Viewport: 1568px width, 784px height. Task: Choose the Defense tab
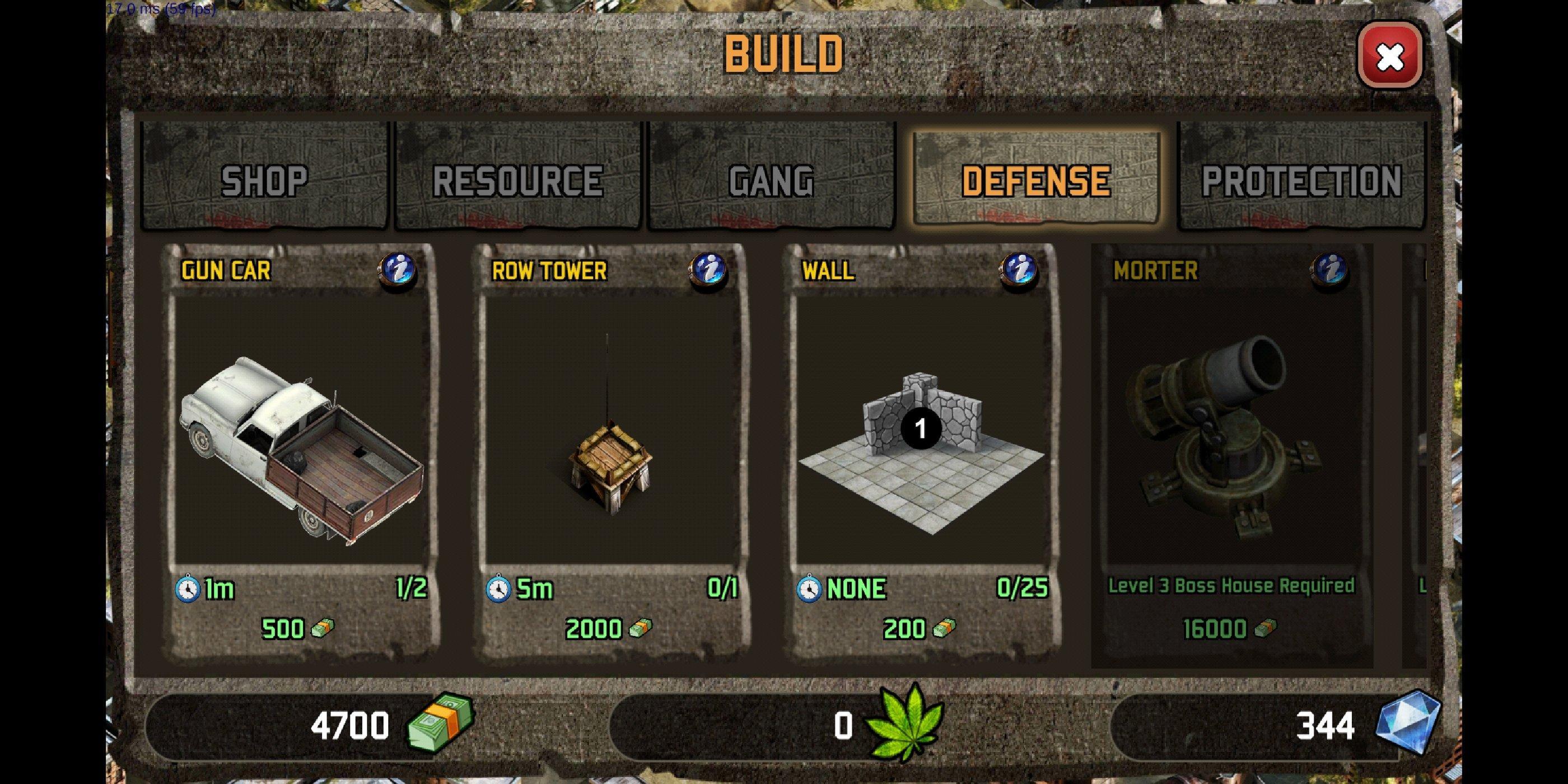click(x=1036, y=177)
